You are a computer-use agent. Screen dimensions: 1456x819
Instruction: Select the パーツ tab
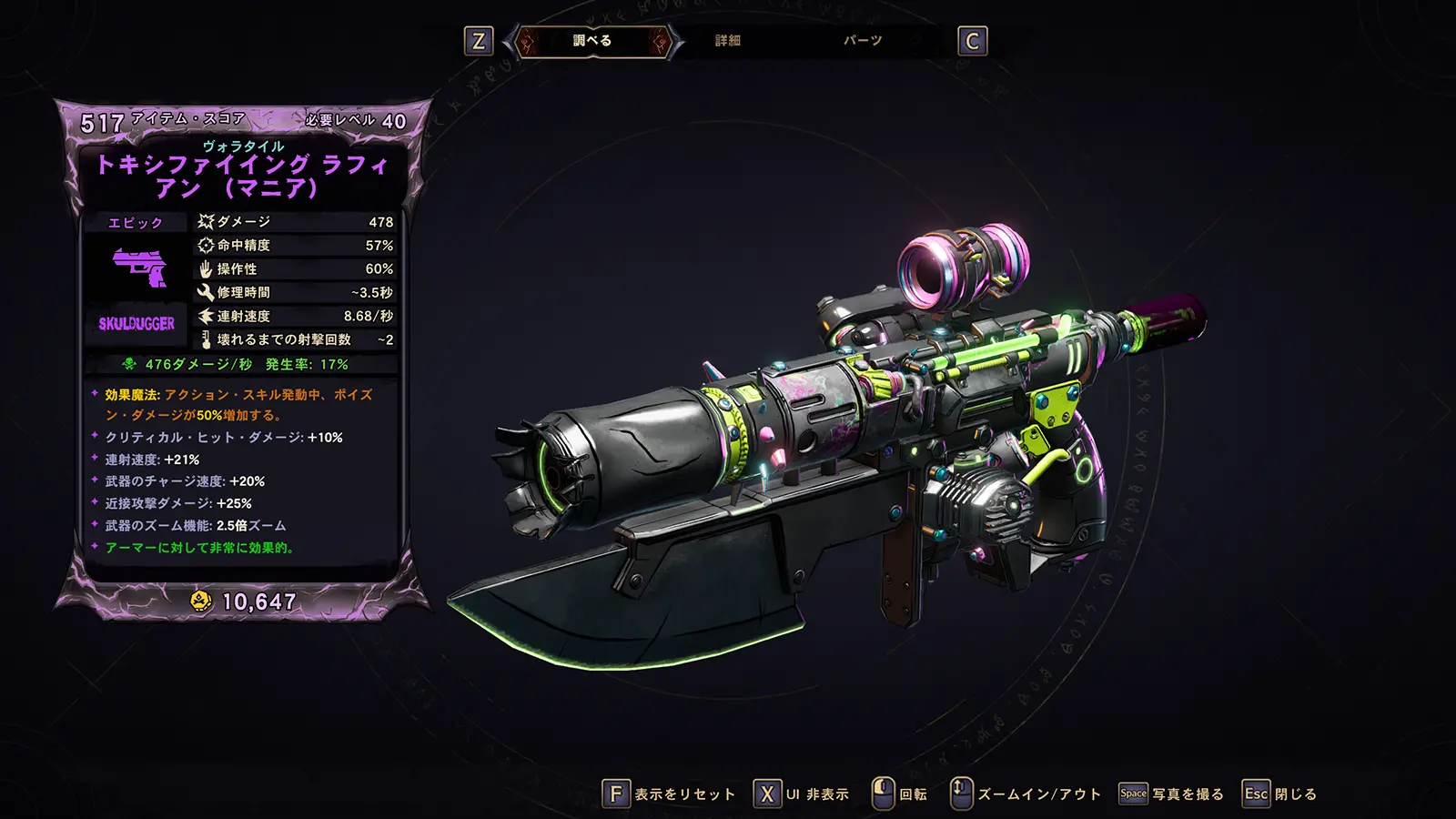tap(862, 41)
